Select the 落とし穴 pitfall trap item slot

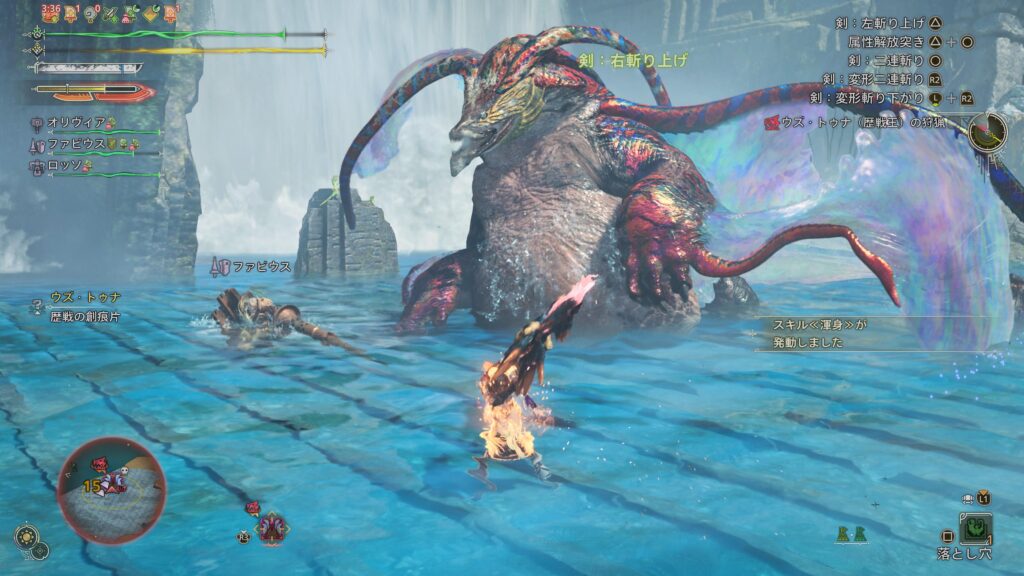(x=975, y=529)
